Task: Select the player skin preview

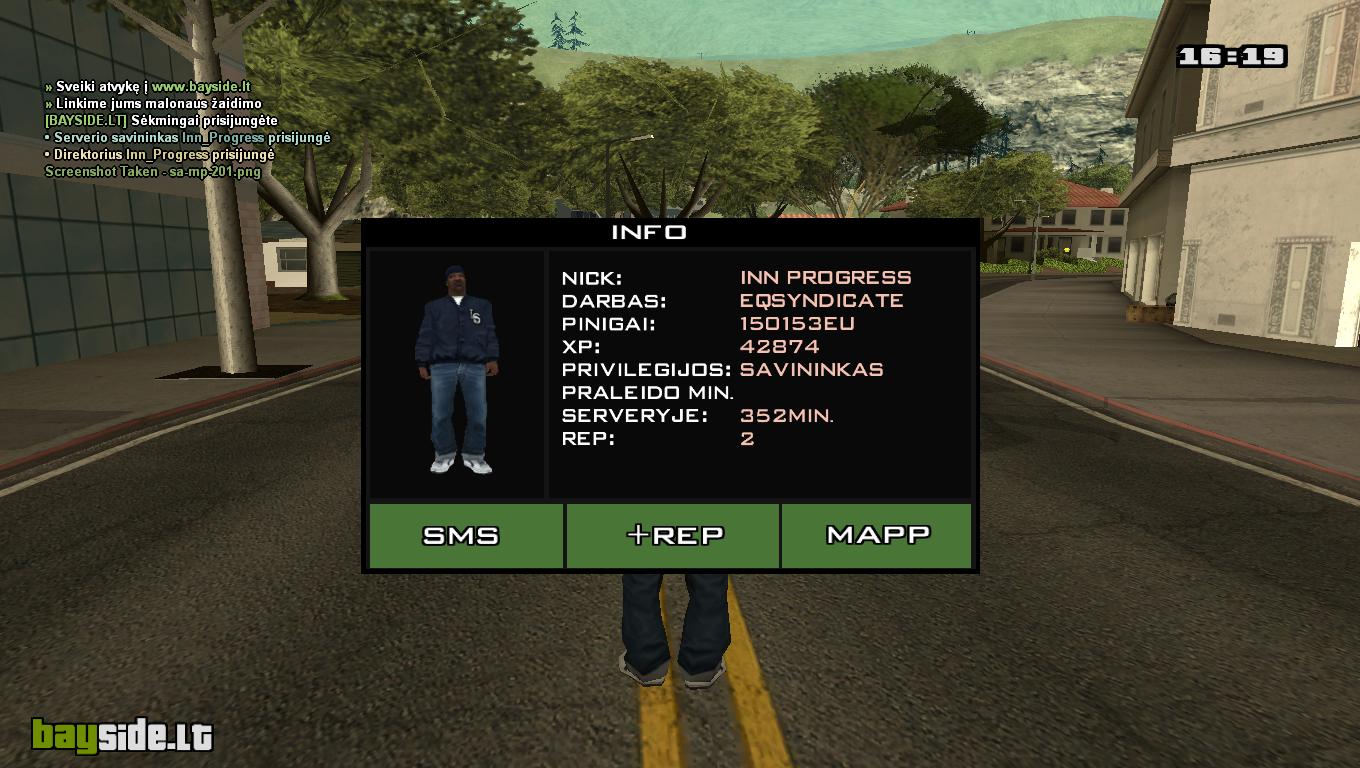Action: (x=457, y=372)
